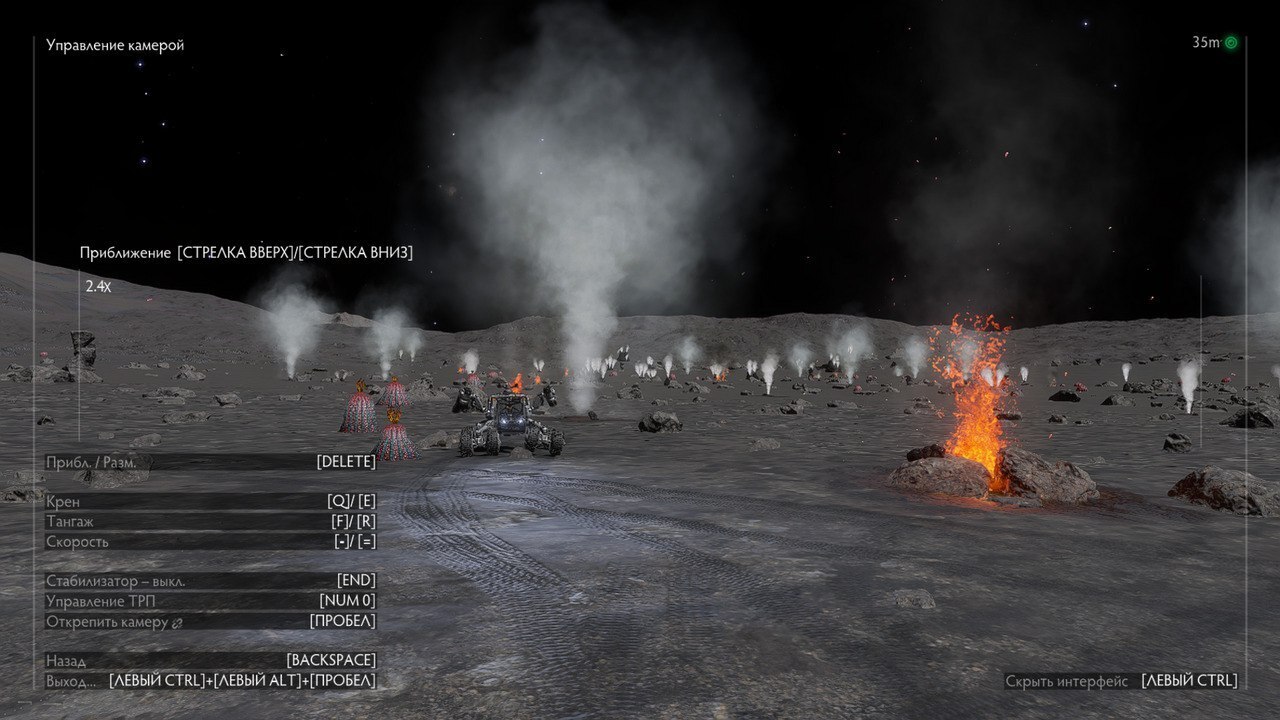The width and height of the screenshot is (1280, 720).
Task: Click the Скрыть интерфейс option
Action: click(x=1120, y=681)
